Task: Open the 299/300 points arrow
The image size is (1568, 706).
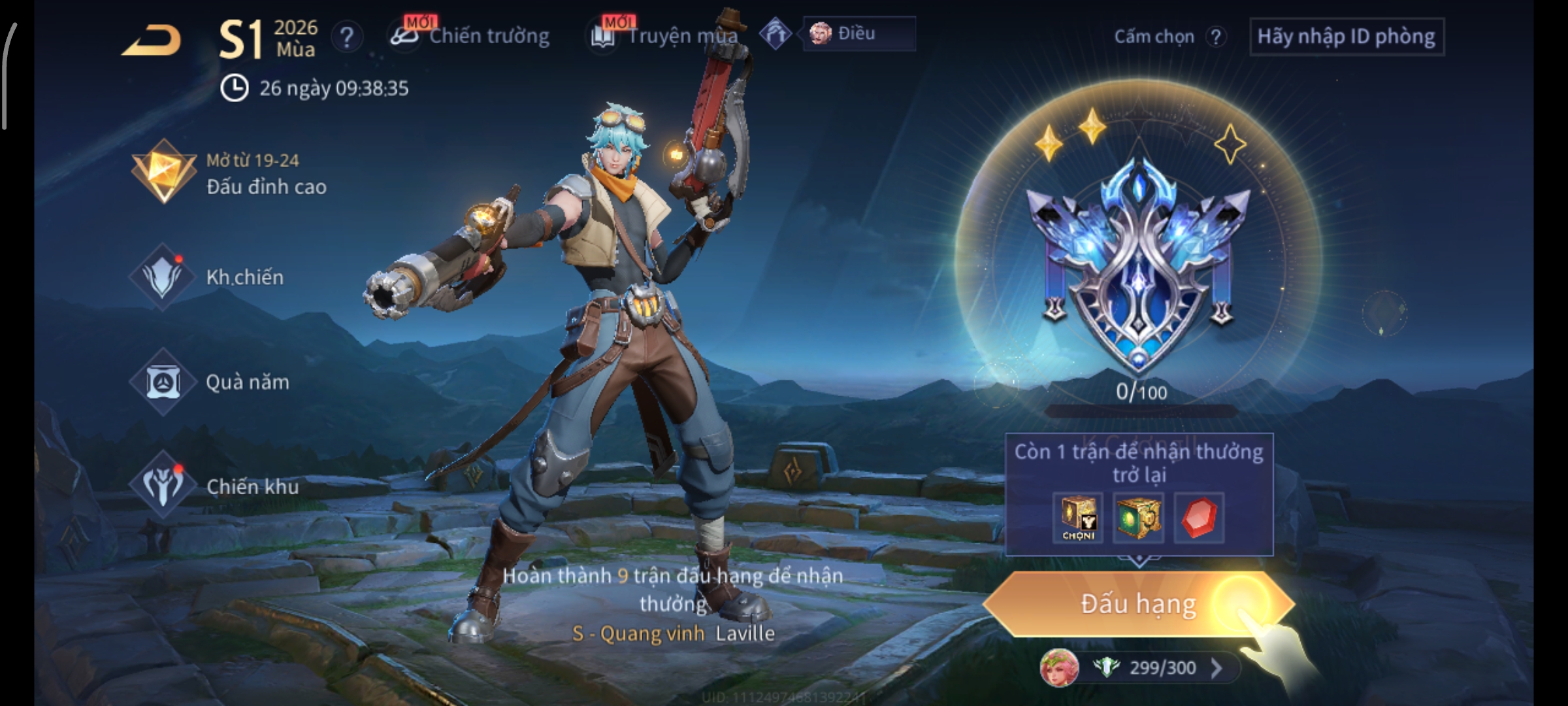Action: [1216, 667]
